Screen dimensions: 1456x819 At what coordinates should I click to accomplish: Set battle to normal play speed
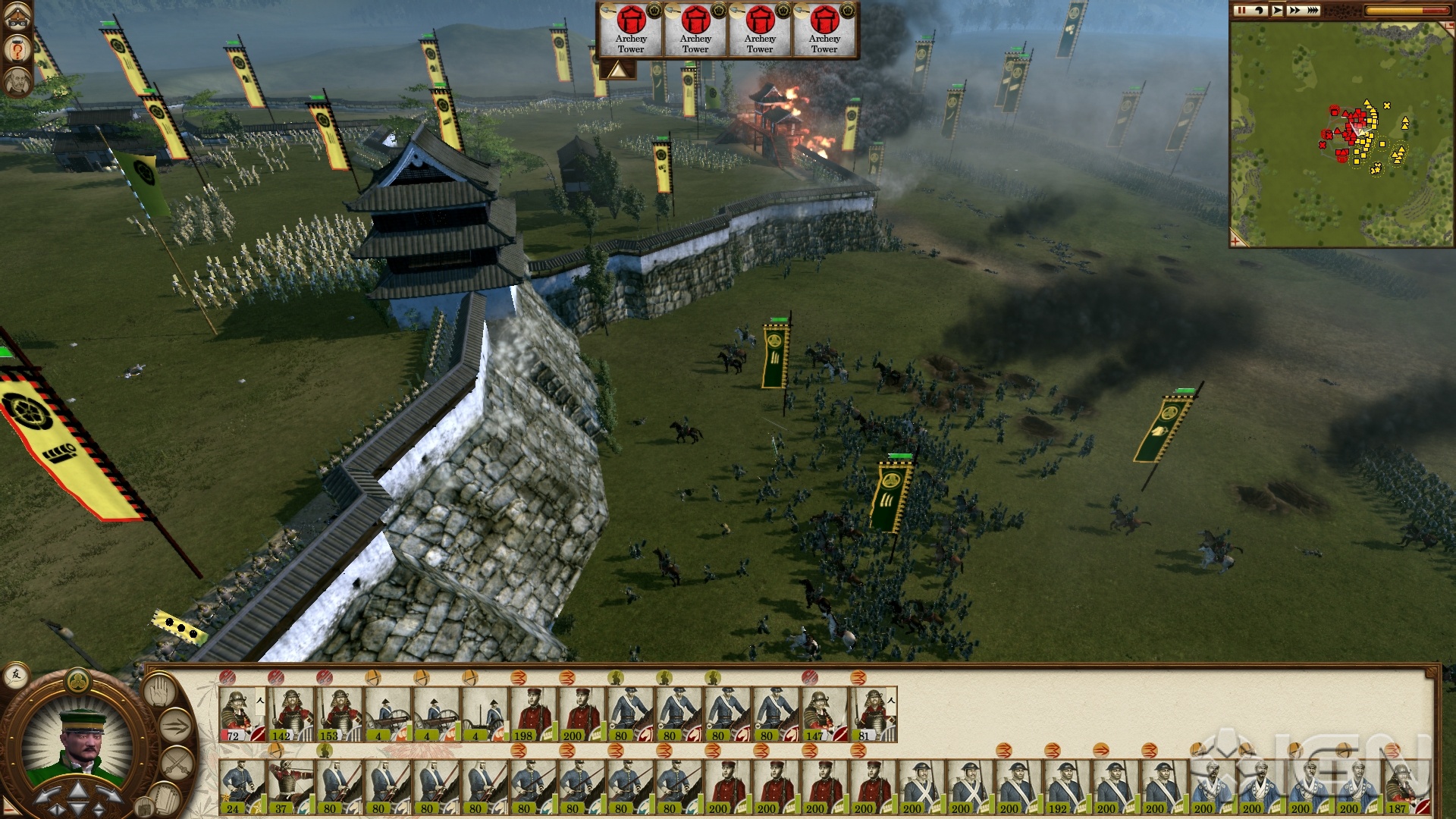tap(1277, 11)
